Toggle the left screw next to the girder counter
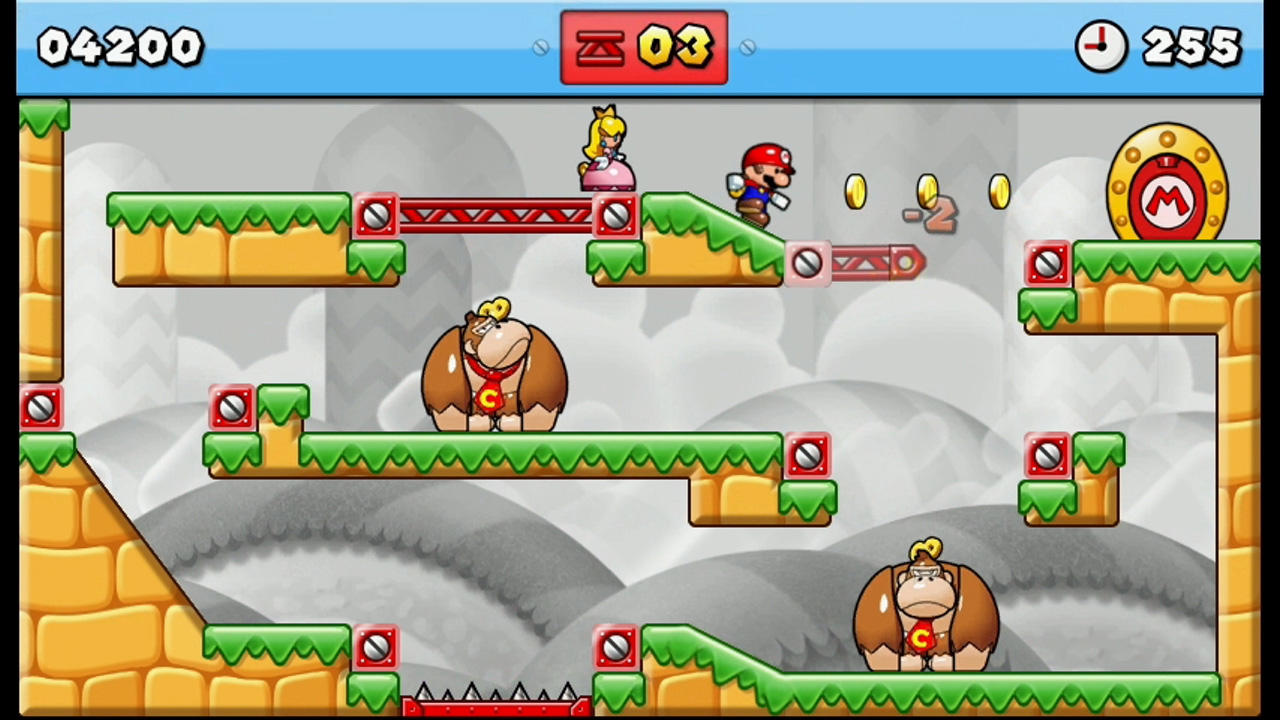1280x720 pixels. click(540, 47)
